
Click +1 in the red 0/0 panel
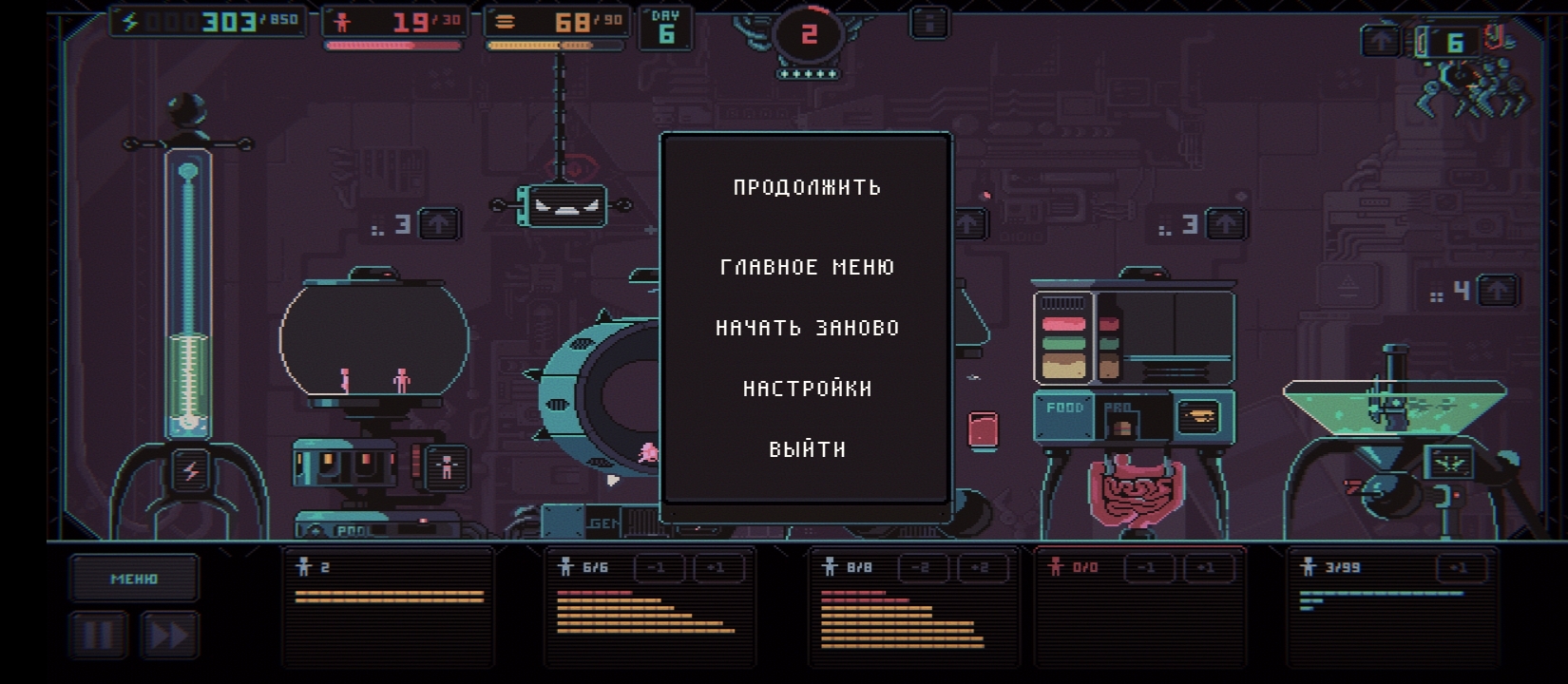pos(1206,568)
